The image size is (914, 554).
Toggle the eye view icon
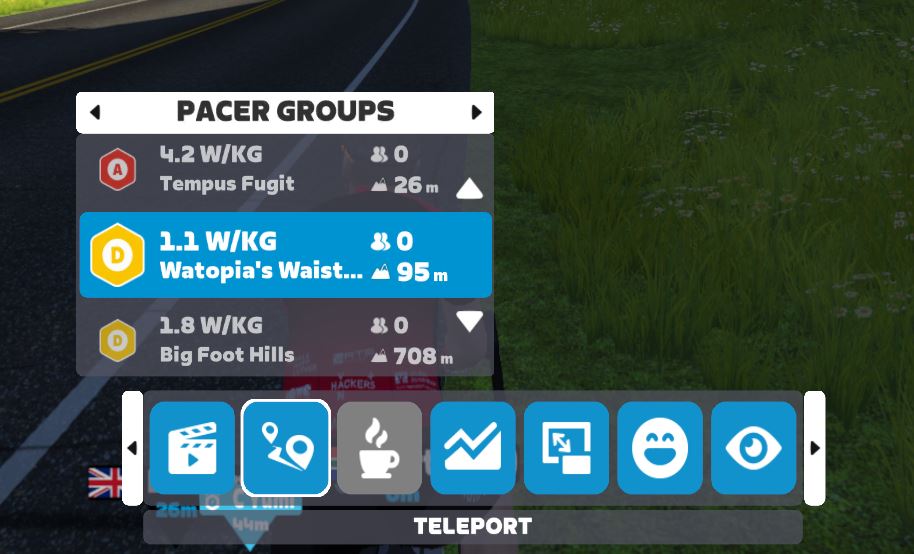[x=753, y=448]
